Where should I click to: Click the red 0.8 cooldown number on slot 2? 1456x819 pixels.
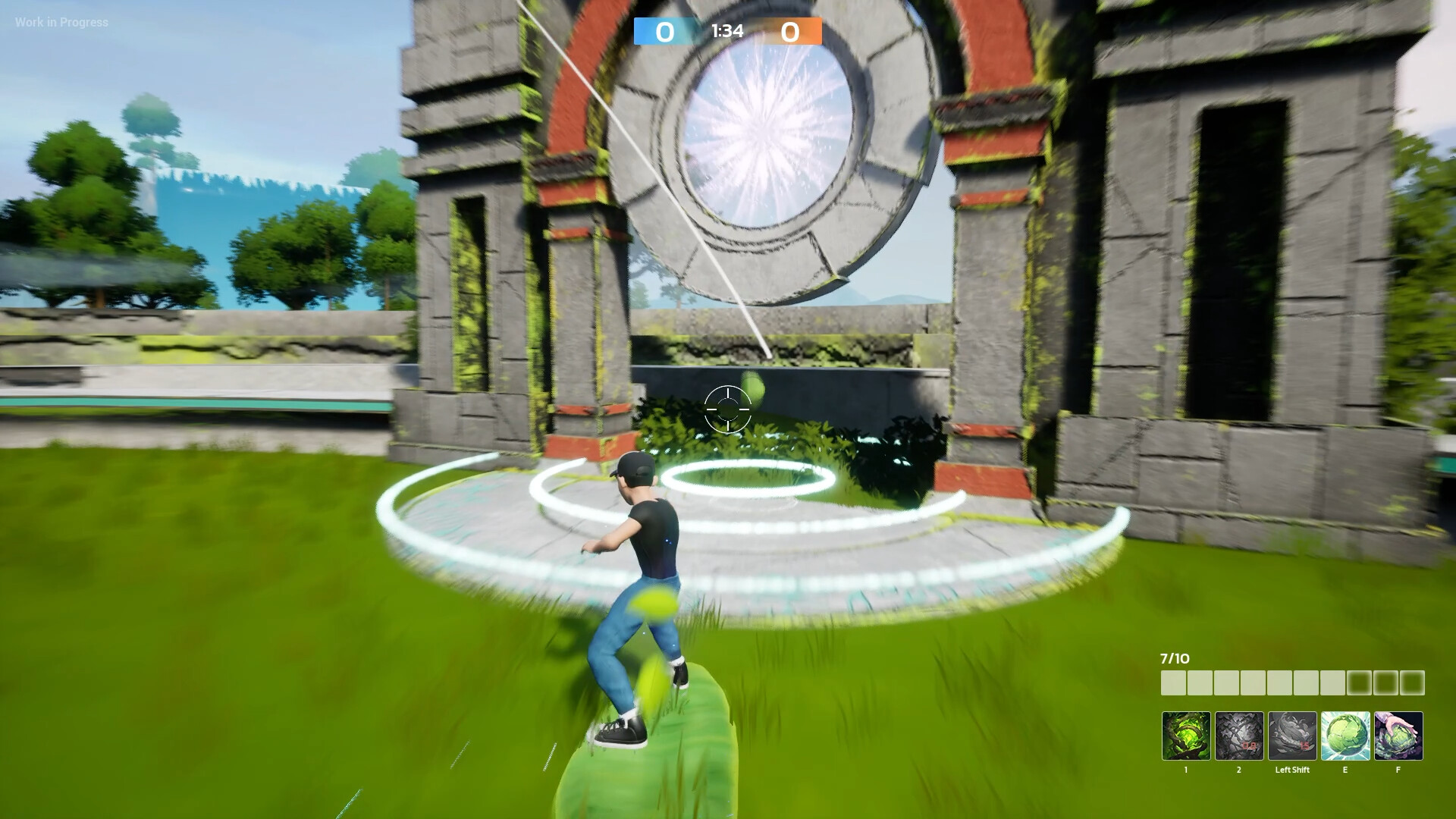click(1249, 746)
